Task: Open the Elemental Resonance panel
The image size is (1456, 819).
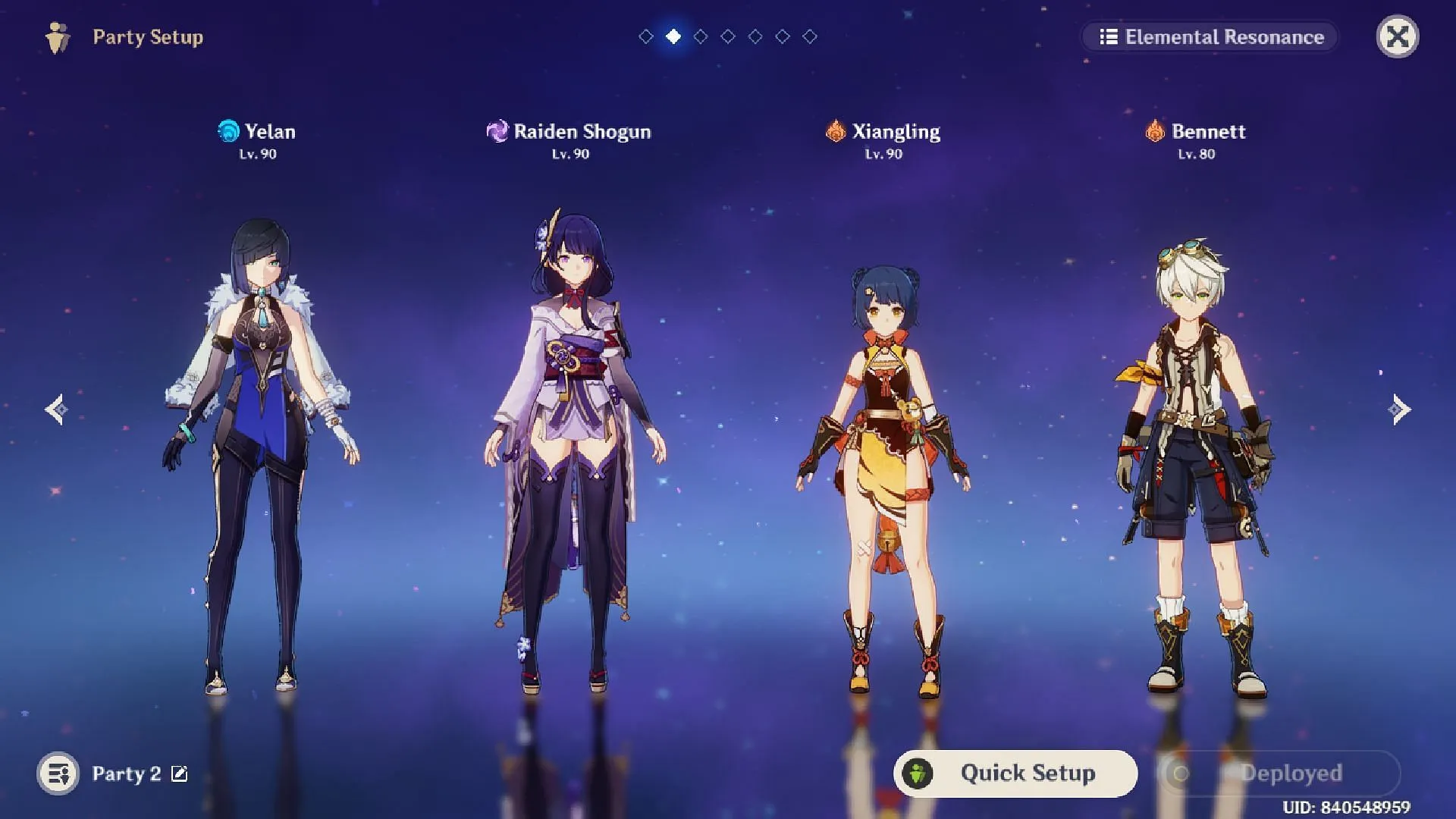Action: tap(1210, 36)
